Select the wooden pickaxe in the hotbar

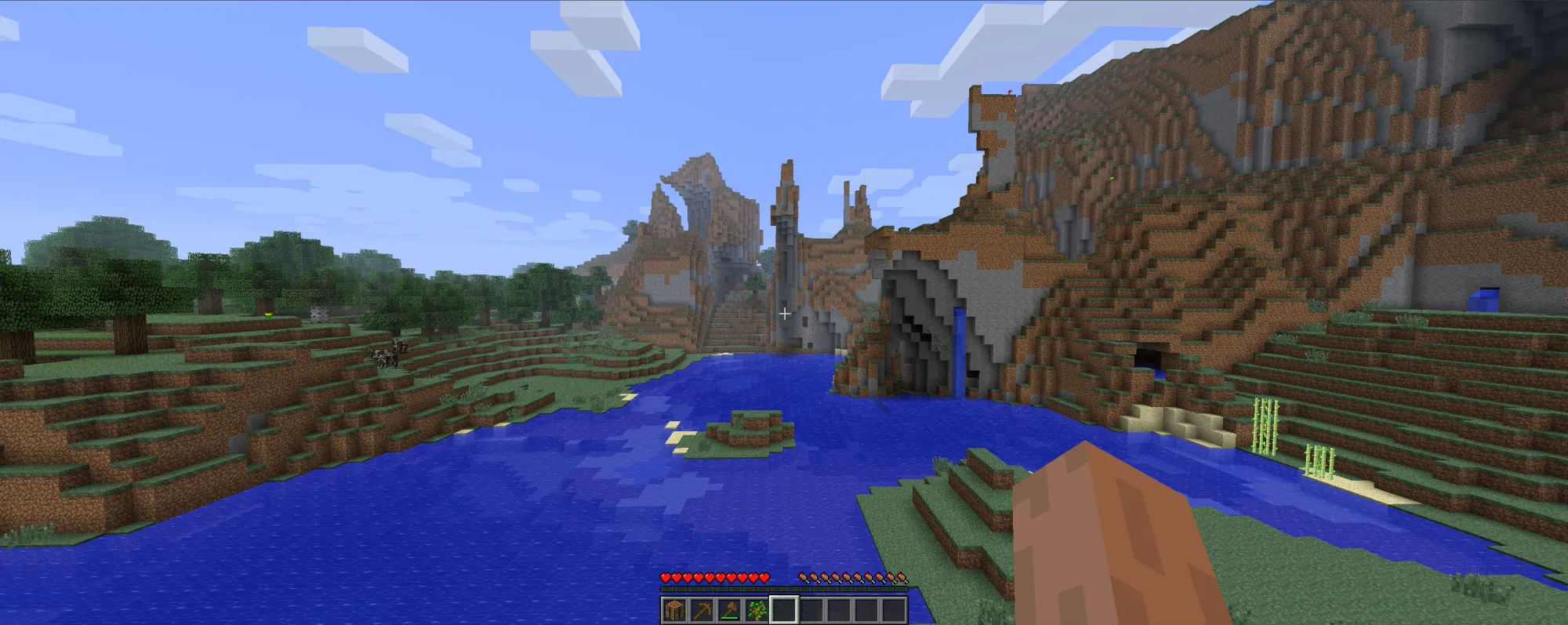pos(702,611)
